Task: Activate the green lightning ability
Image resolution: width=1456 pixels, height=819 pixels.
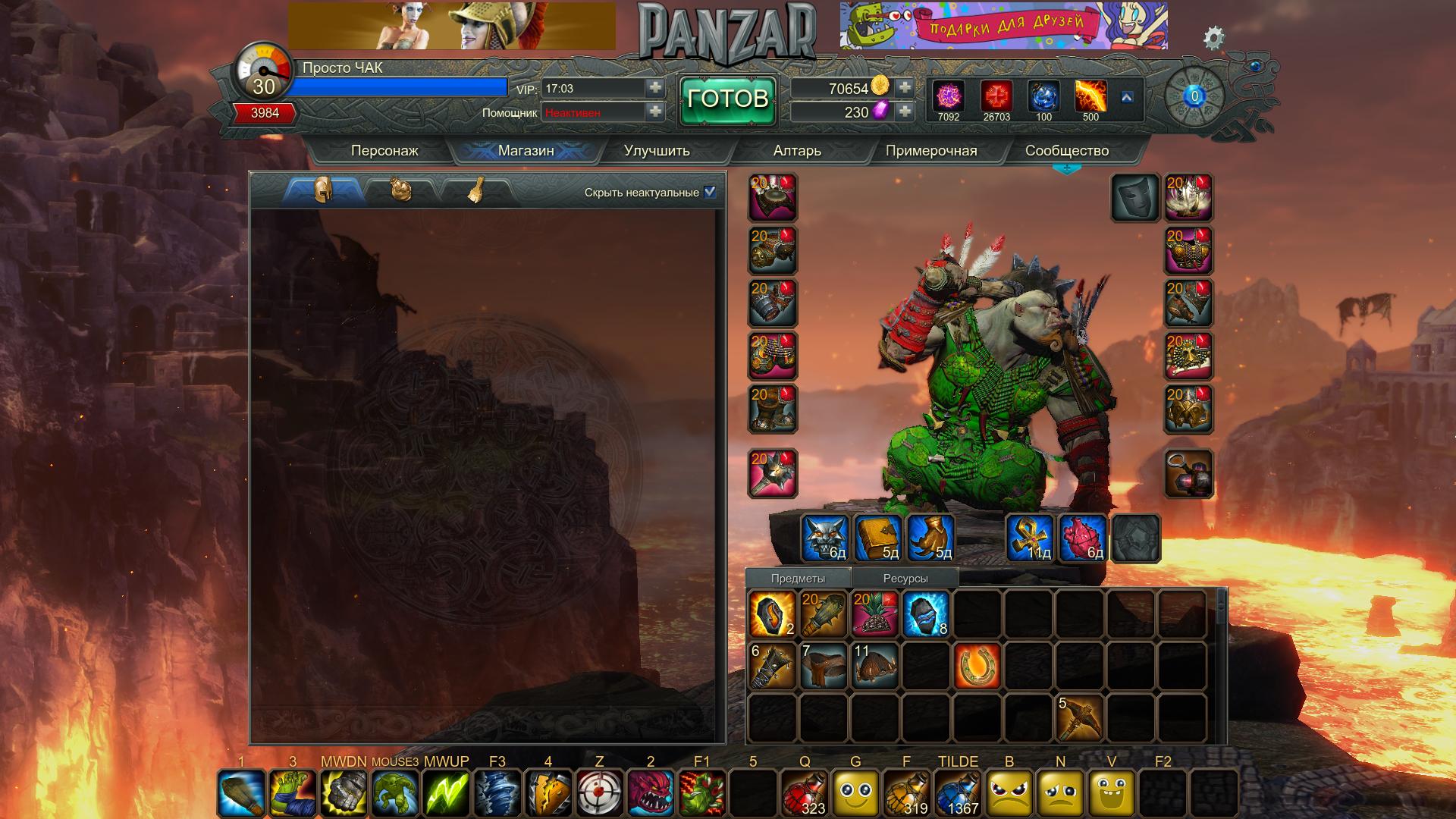Action: pos(447,793)
